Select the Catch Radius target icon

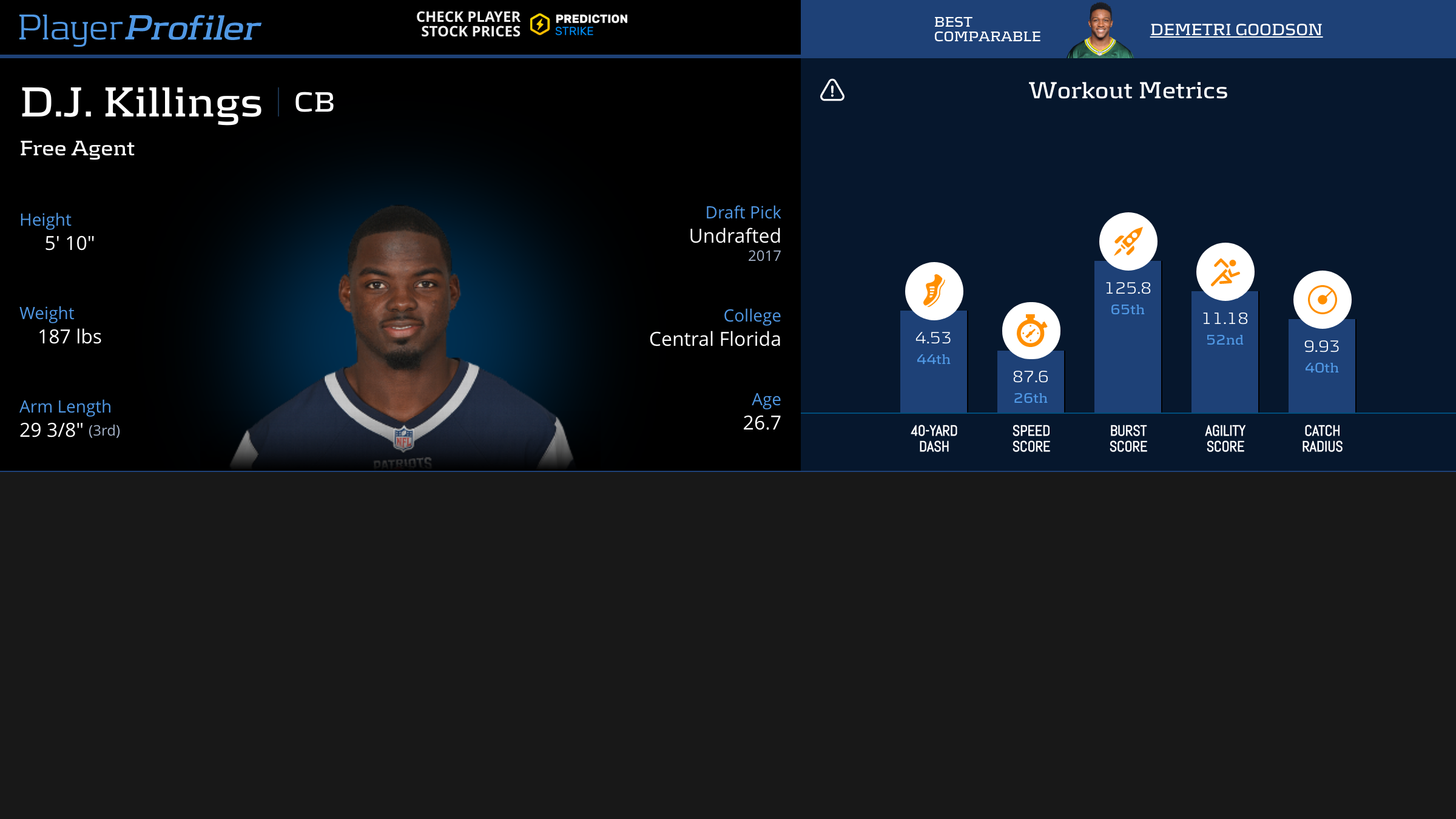[1322, 300]
